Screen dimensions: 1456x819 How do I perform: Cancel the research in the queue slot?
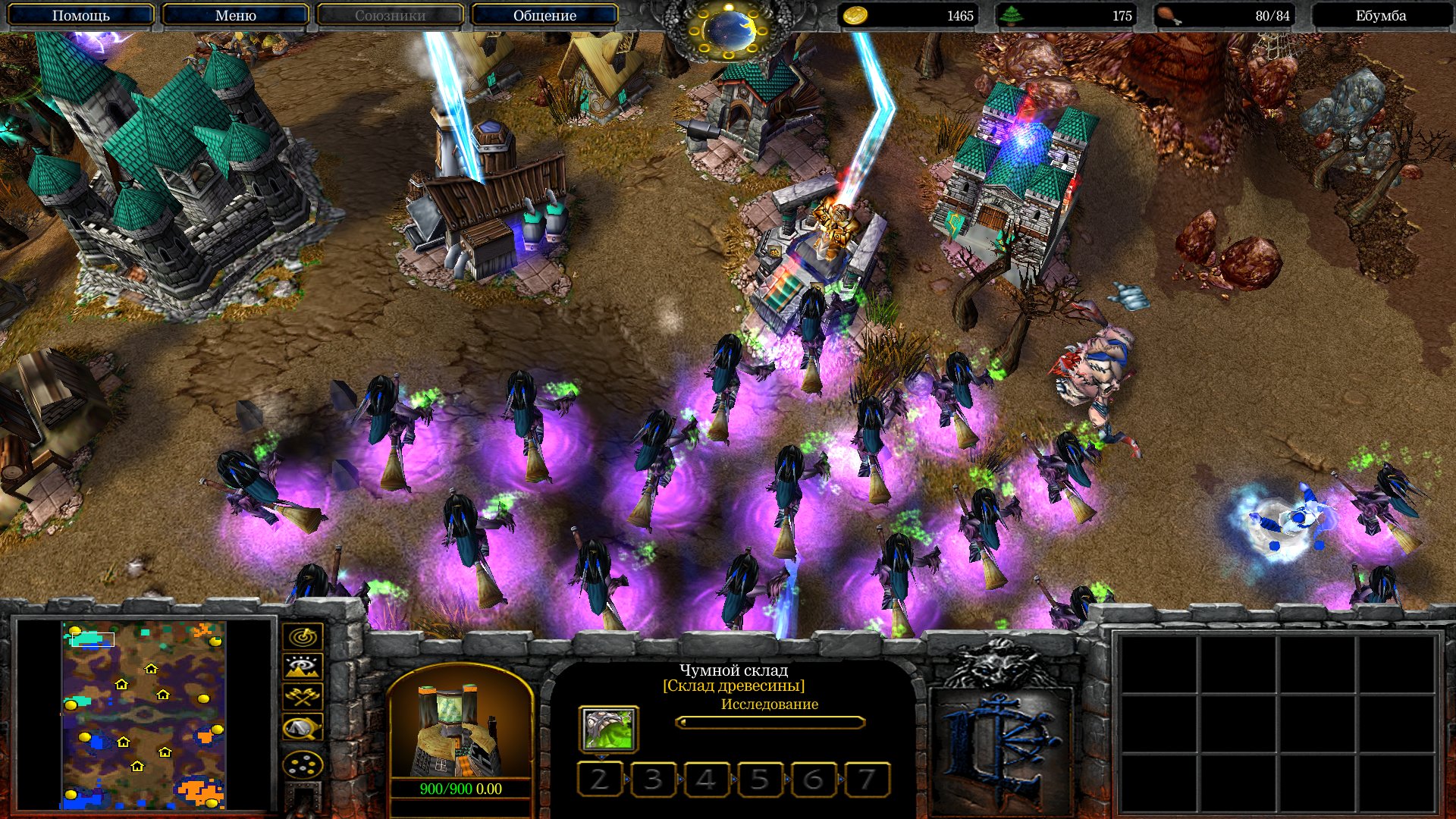(608, 730)
